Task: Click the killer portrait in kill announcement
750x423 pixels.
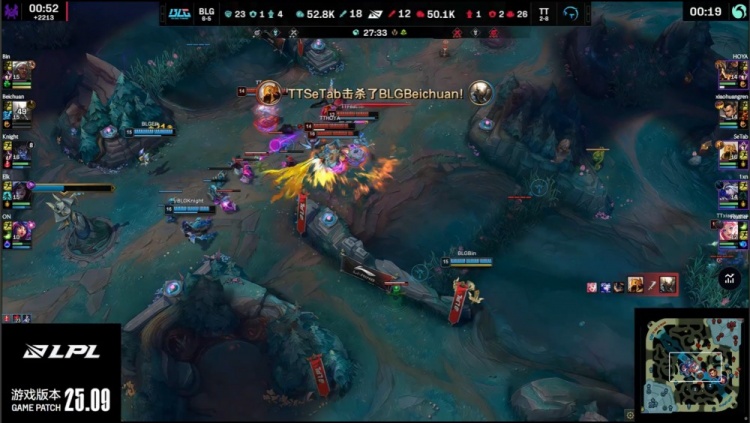Action: point(269,93)
